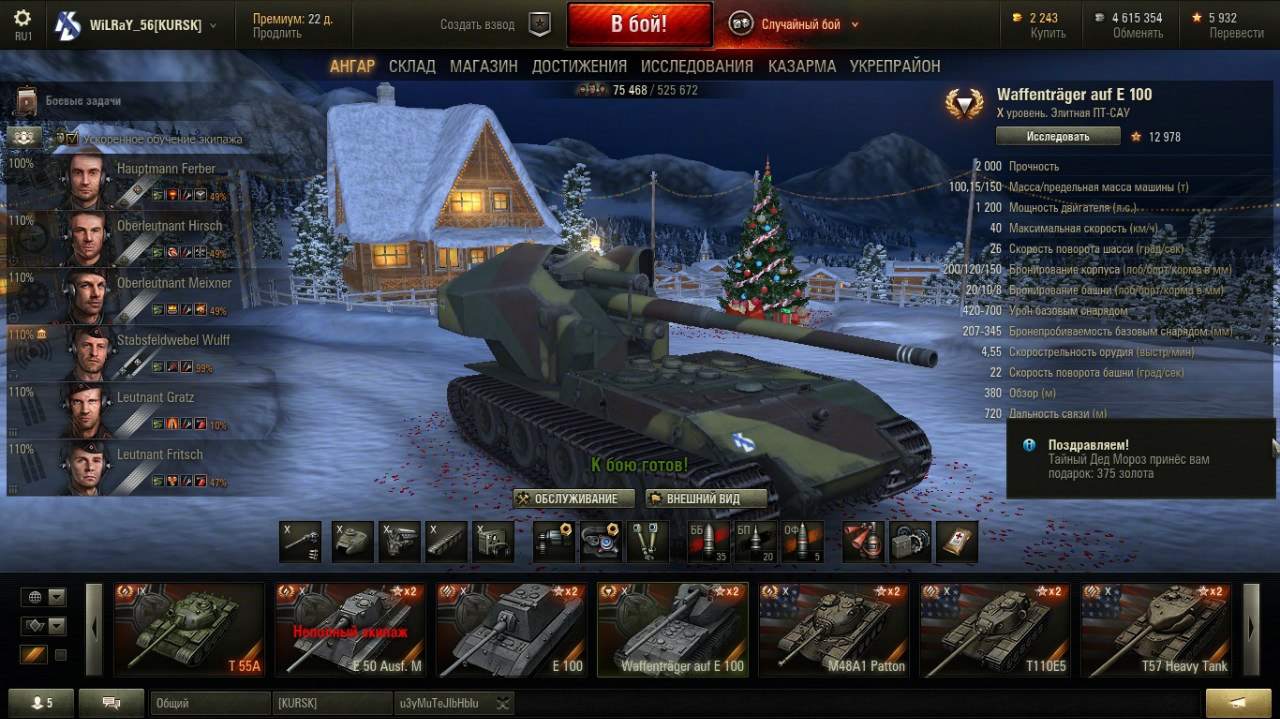Go to the ДОСТИЖЕНИЯ tab

coord(579,66)
